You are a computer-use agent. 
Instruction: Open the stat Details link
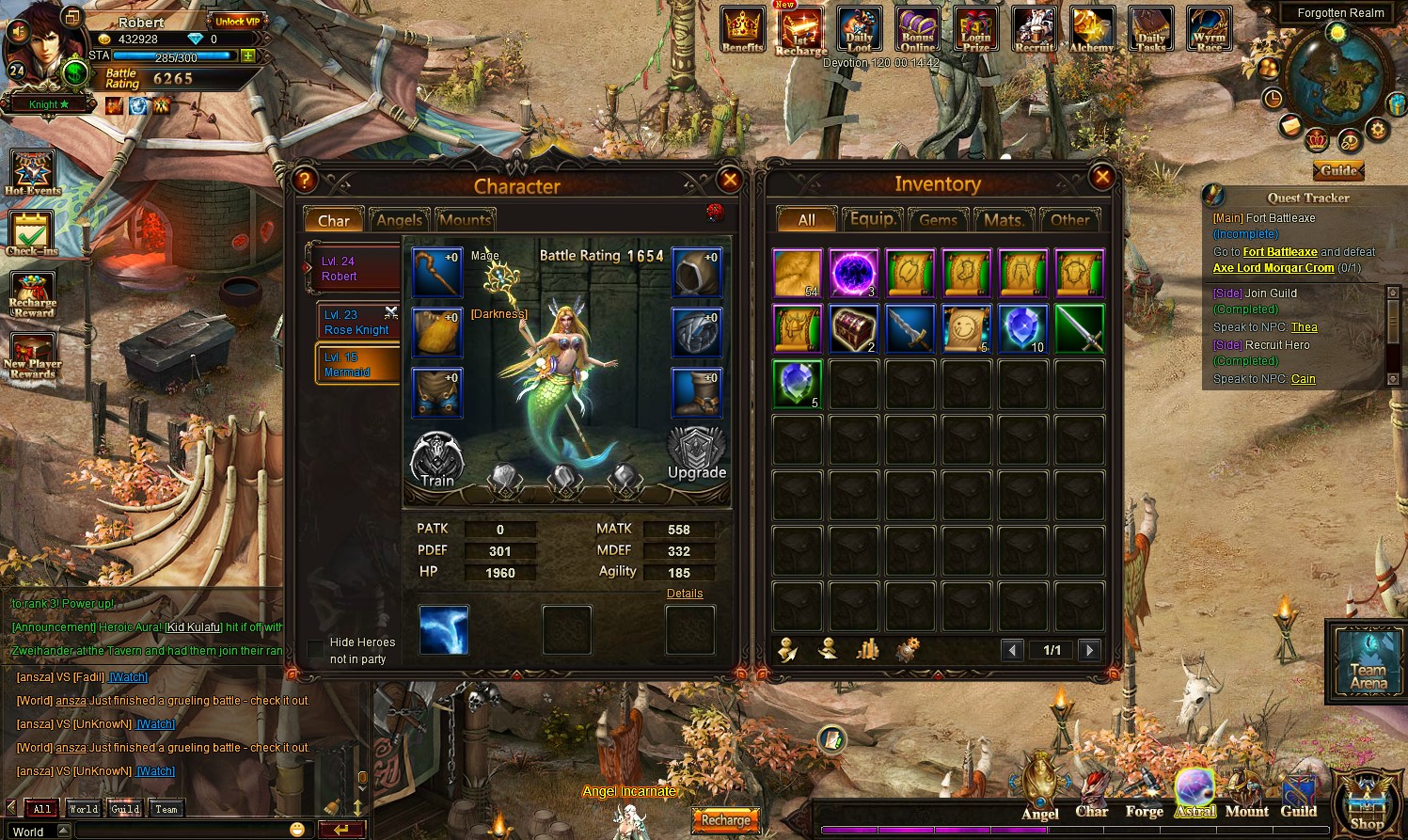[685, 594]
